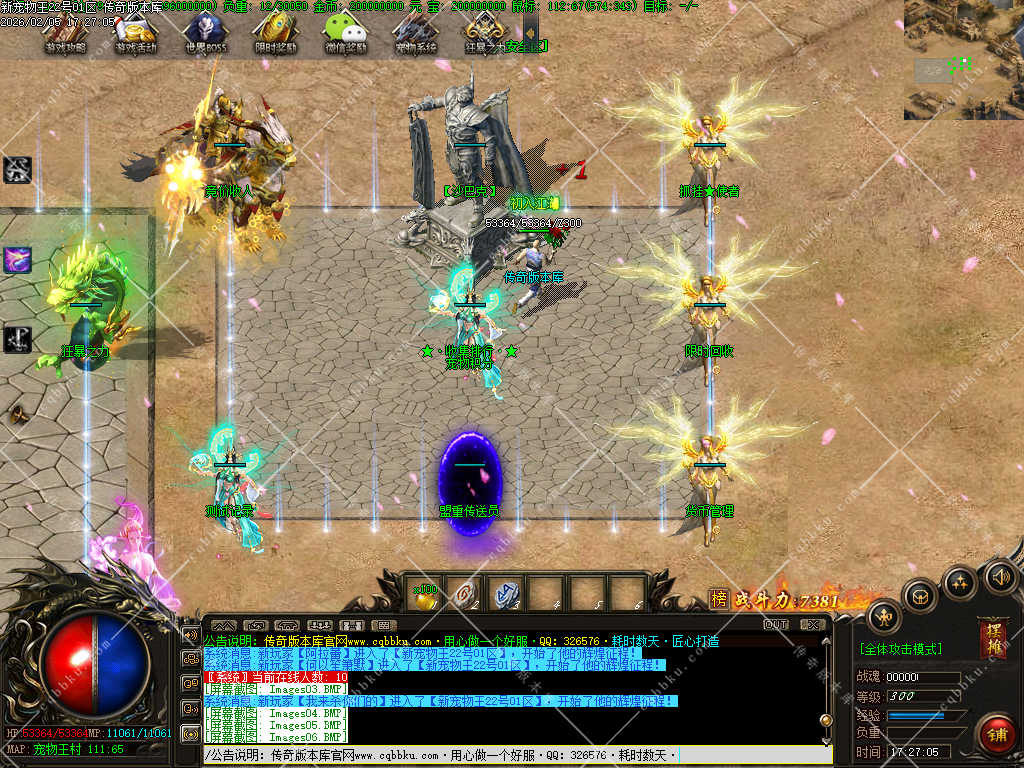Image resolution: width=1024 pixels, height=768 pixels.
Task: Open the 微信奖励 WeChat rewards
Action: coord(345,34)
